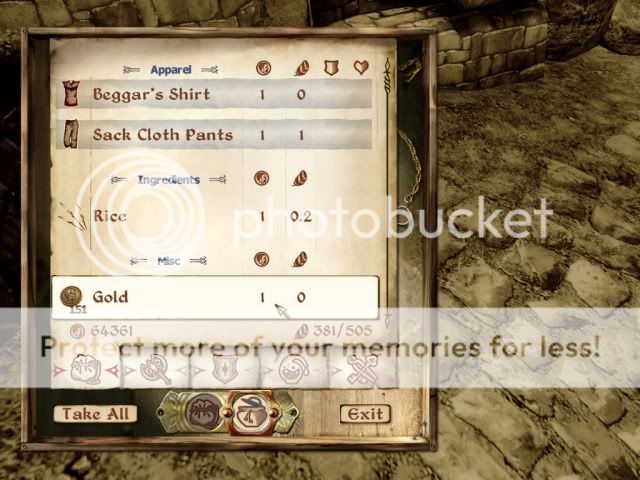This screenshot has height=480, width=640.
Task: Exit the container menu
Action: coord(364,413)
